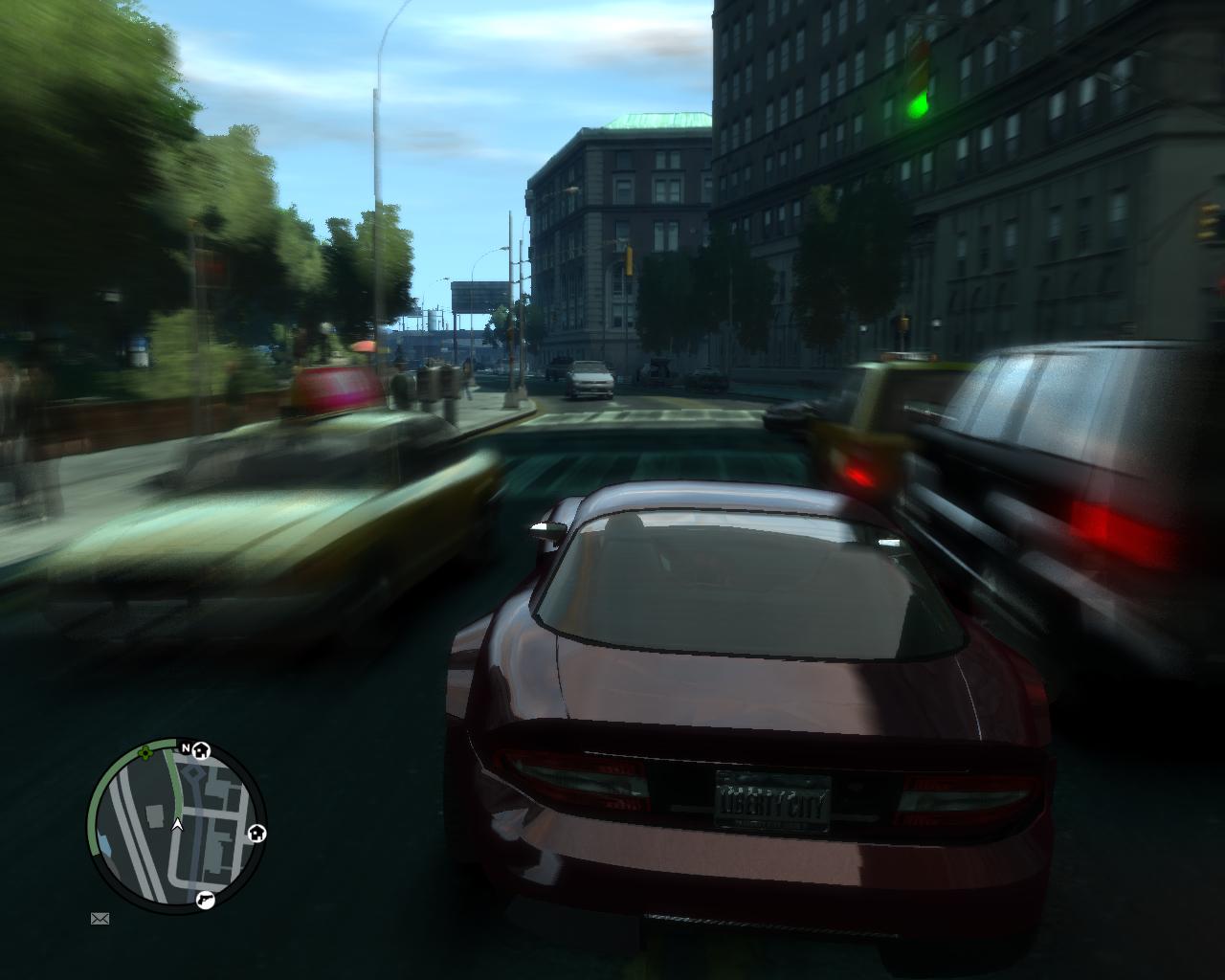Image resolution: width=1225 pixels, height=980 pixels.
Task: Select the gun shop pistol icon on minimap
Action: pos(207,900)
